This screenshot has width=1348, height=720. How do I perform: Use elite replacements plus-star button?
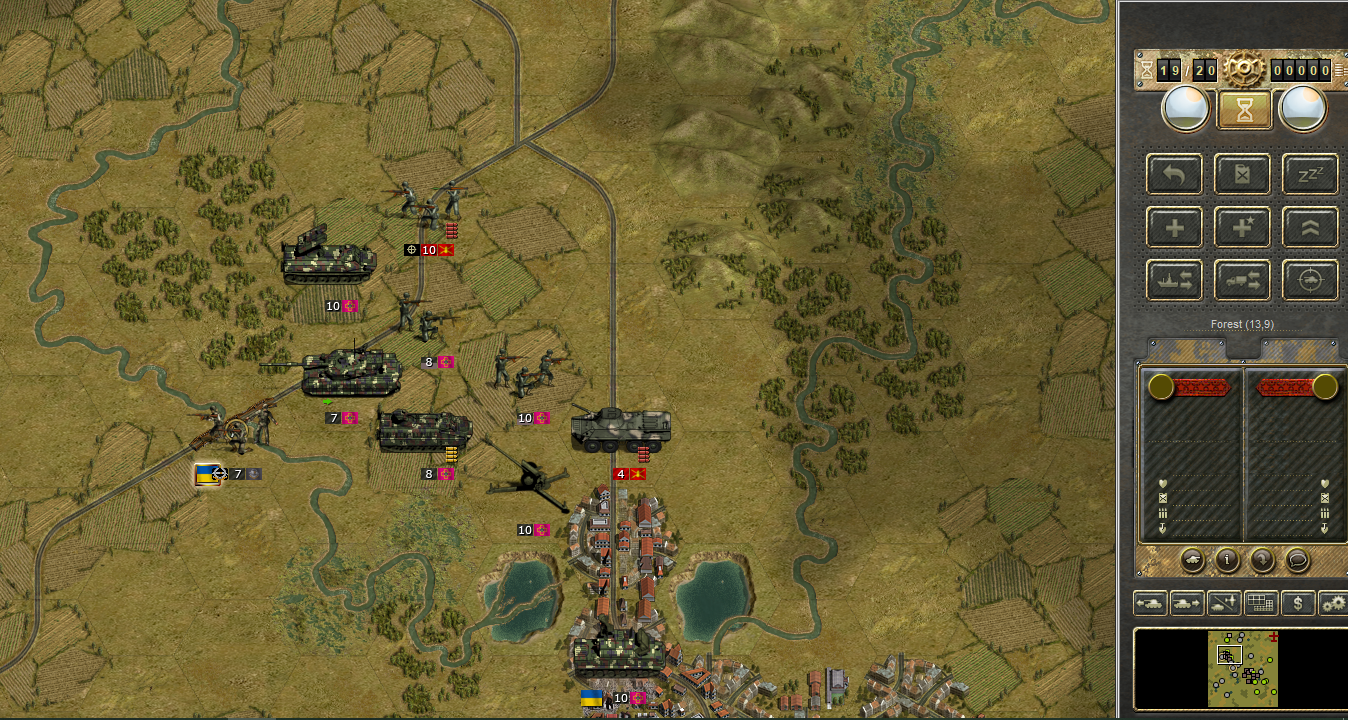point(1243,228)
